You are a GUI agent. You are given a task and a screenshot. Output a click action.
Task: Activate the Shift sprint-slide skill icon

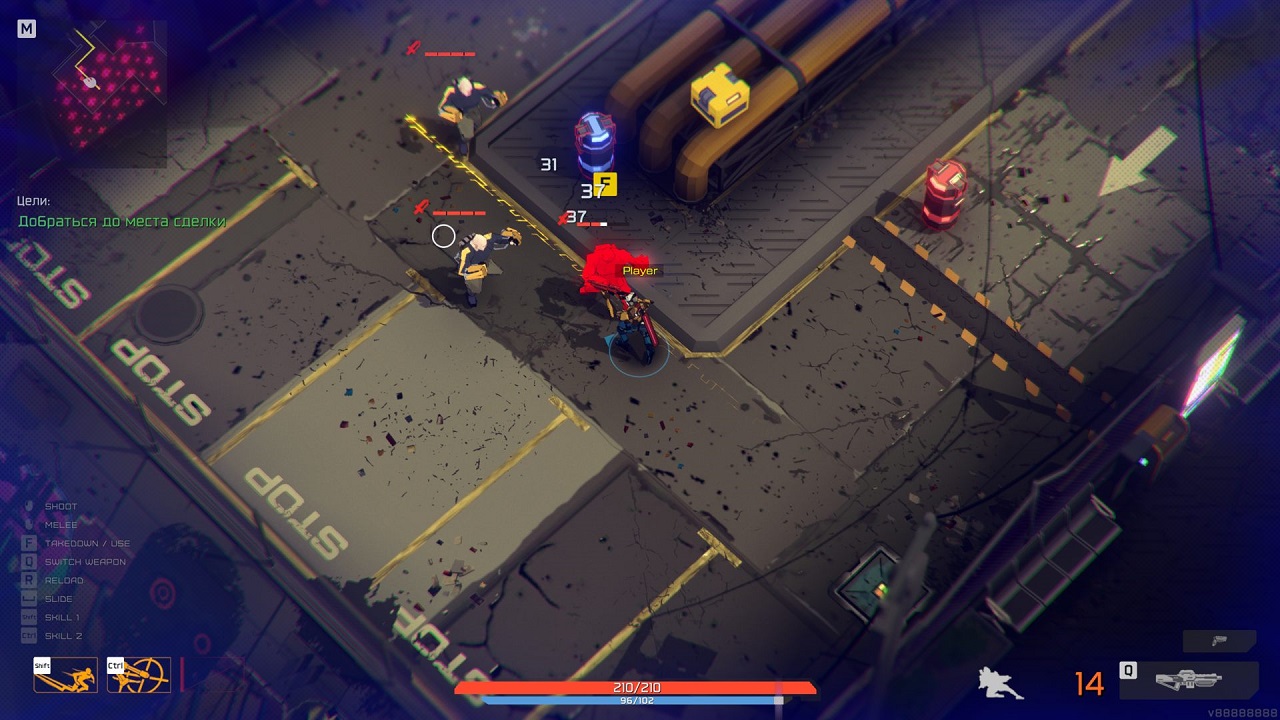point(65,675)
